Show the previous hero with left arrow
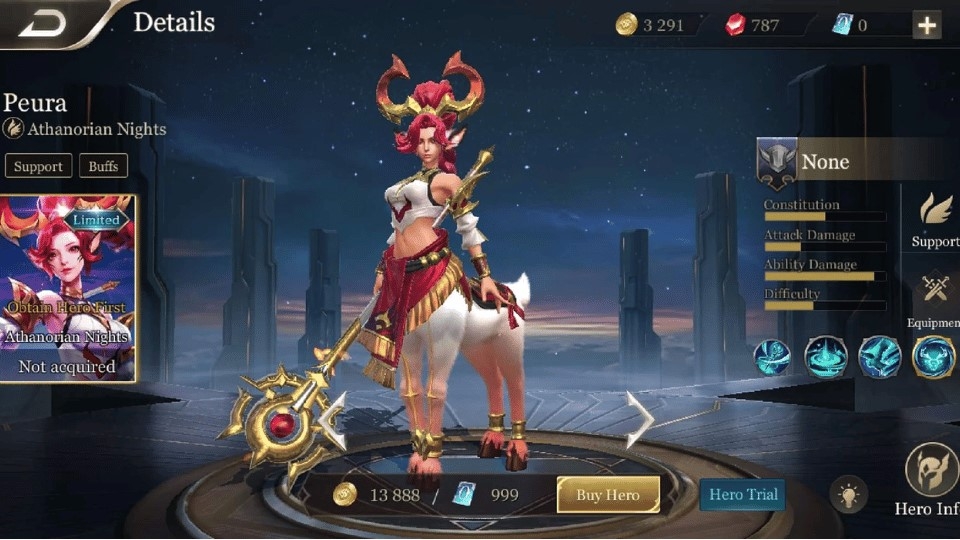The image size is (960, 540). click(x=333, y=420)
